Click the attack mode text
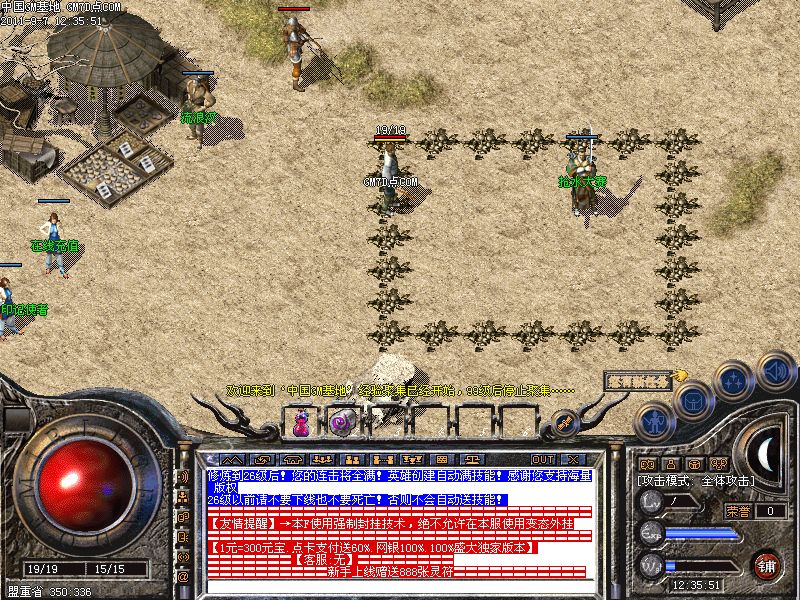Viewport: 800px width, 600px height. pyautogui.click(x=697, y=481)
